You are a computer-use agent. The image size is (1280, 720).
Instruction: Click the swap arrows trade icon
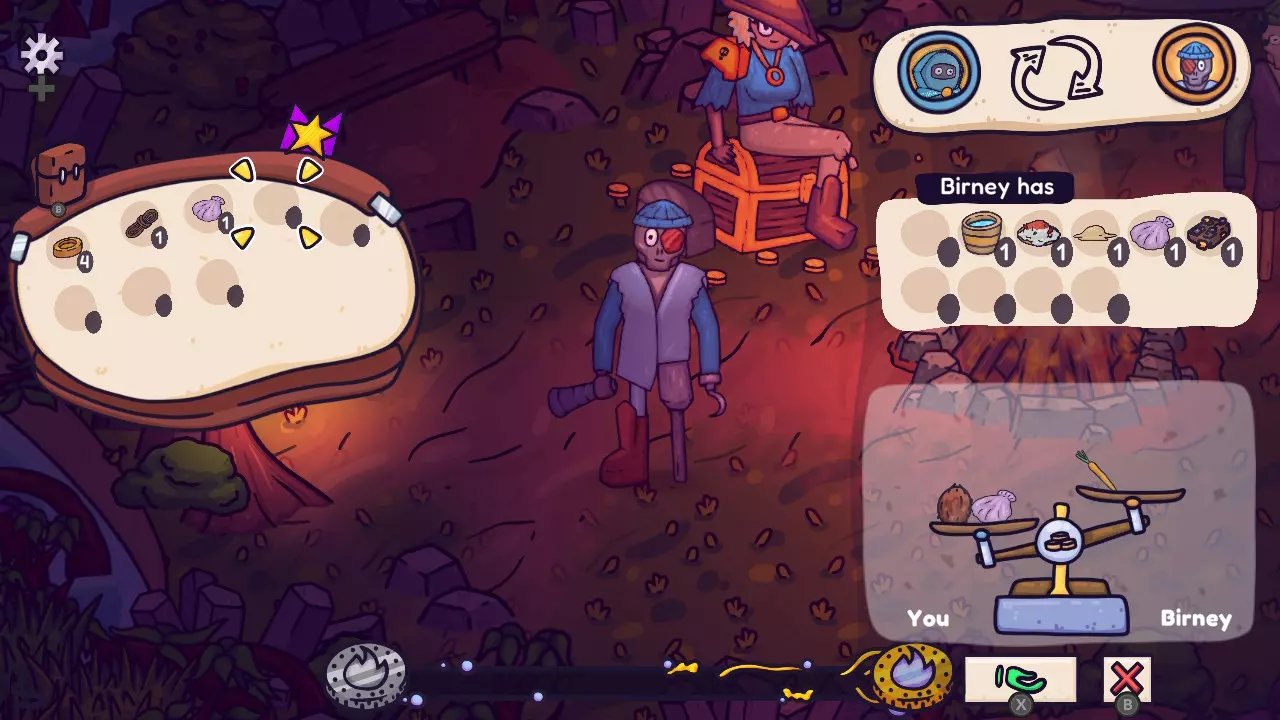click(1057, 72)
